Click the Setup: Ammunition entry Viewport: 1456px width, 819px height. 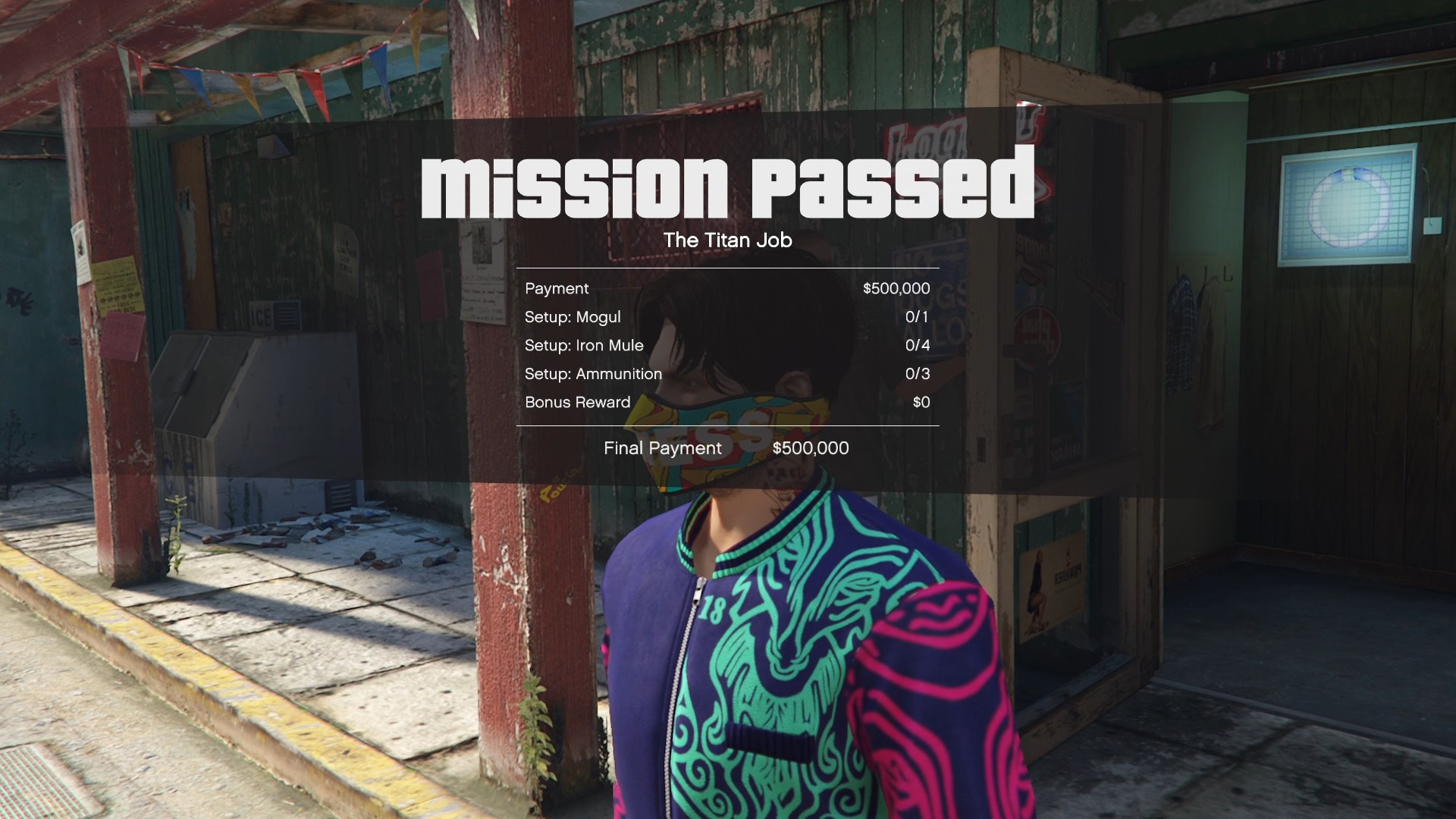(594, 374)
